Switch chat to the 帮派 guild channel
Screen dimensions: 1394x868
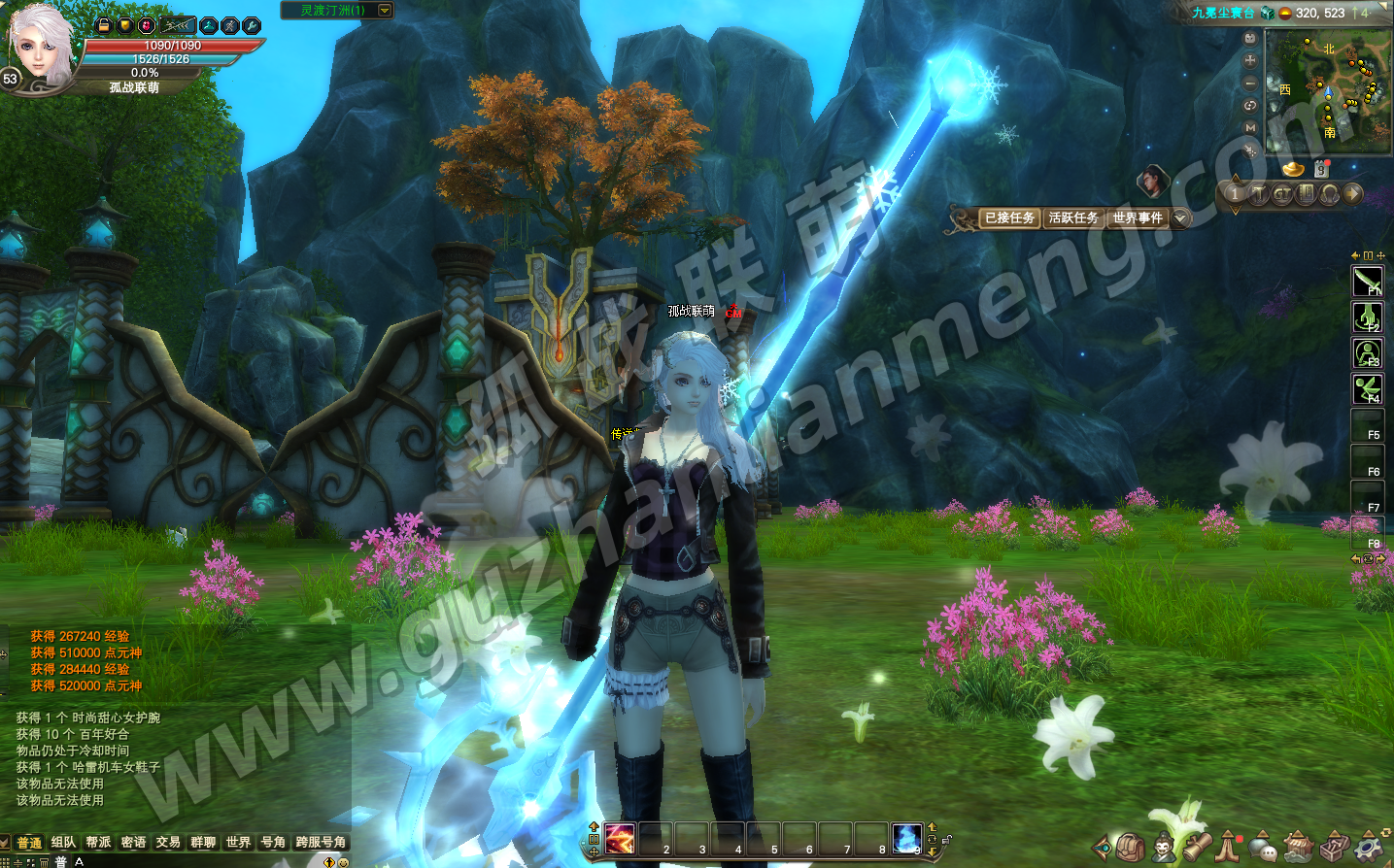pos(98,843)
